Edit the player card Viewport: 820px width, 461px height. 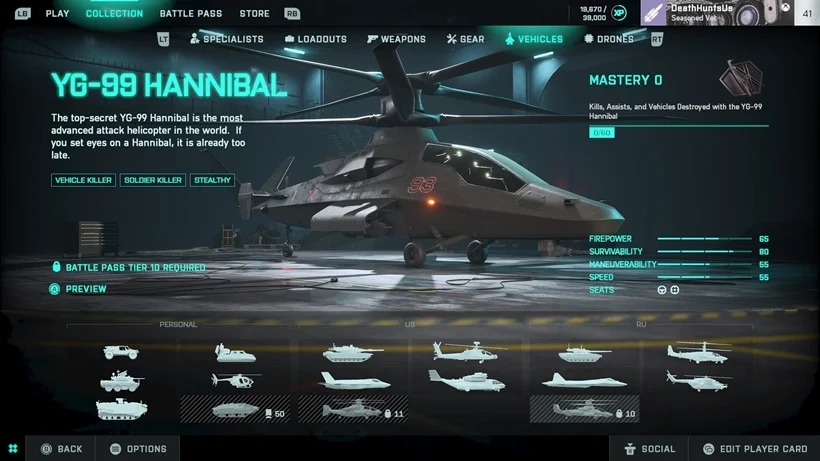(x=754, y=449)
